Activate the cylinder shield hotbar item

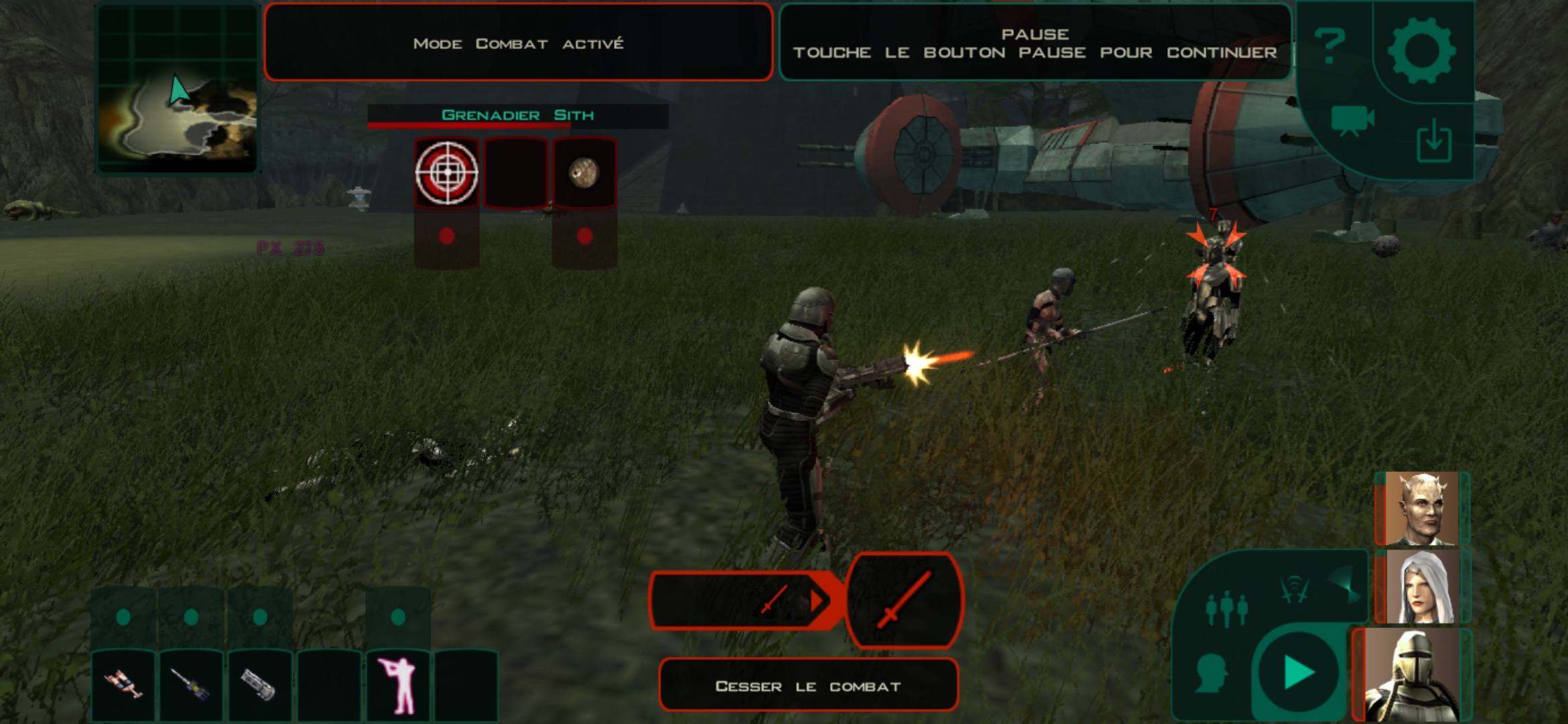pos(260,685)
